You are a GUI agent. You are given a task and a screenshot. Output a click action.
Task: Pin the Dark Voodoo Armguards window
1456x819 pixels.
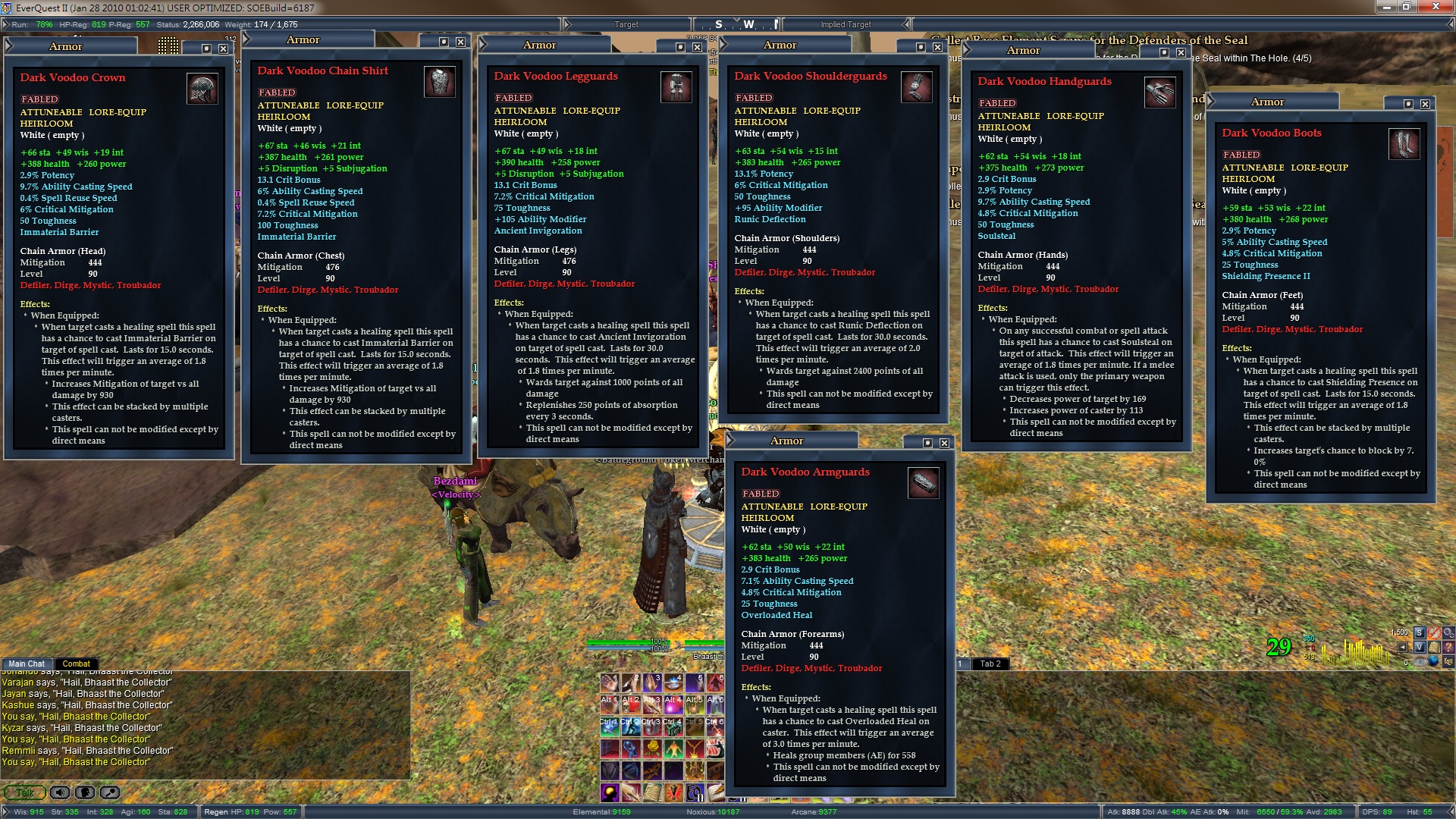(x=927, y=443)
